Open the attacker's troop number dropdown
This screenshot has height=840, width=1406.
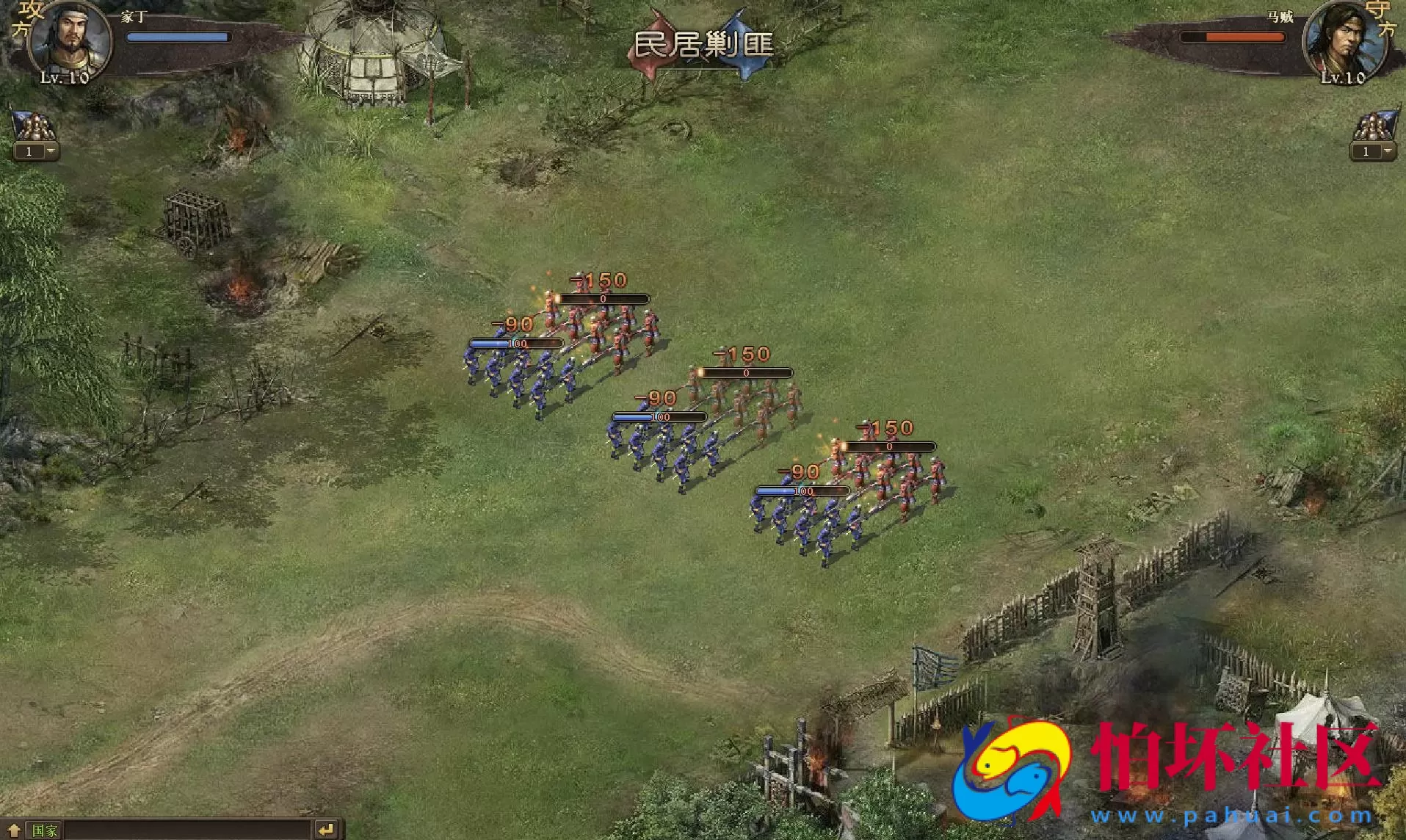(51, 151)
